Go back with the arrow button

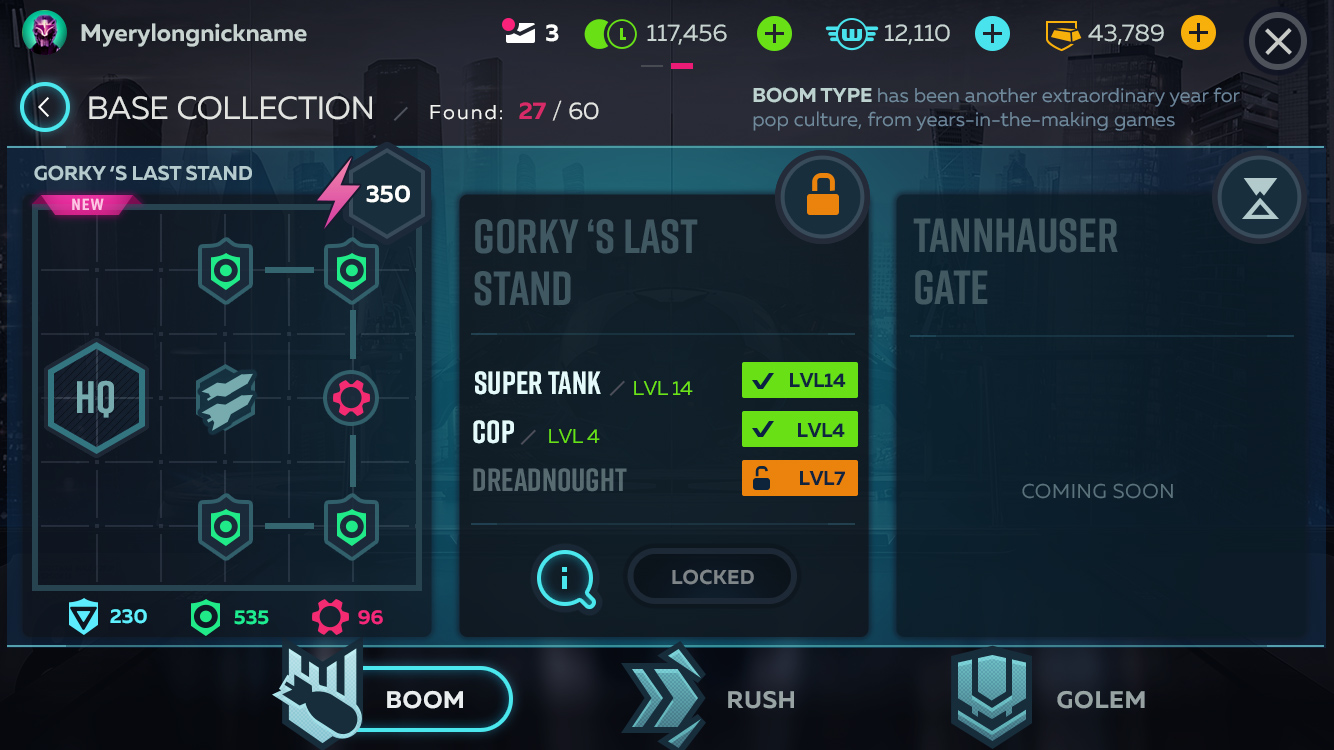(44, 108)
